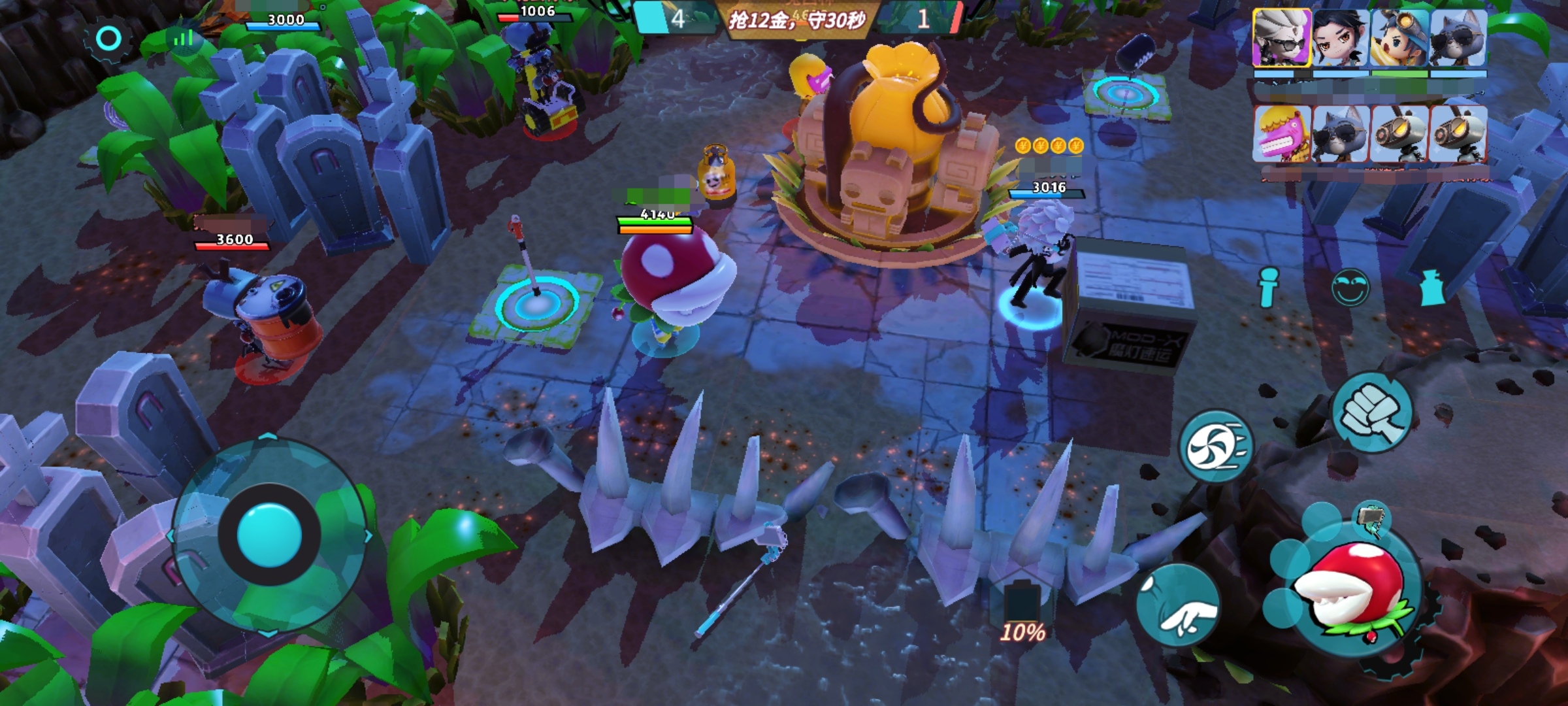Tap the green signal strength indicator
The image size is (1568, 706).
coord(183,39)
